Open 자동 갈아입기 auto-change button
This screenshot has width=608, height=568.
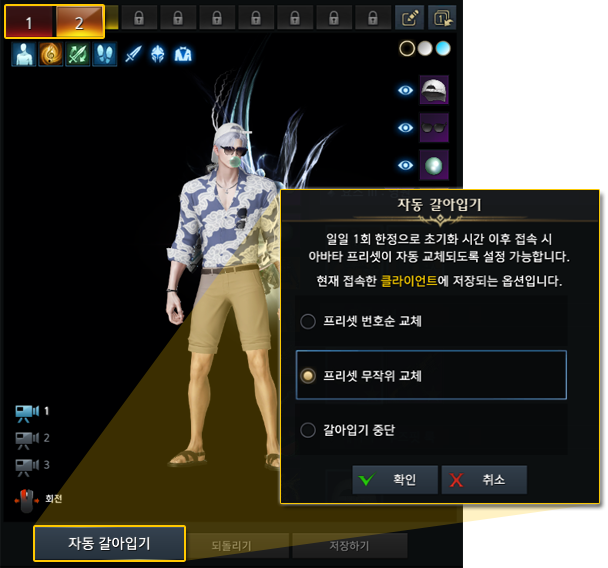click(109, 544)
